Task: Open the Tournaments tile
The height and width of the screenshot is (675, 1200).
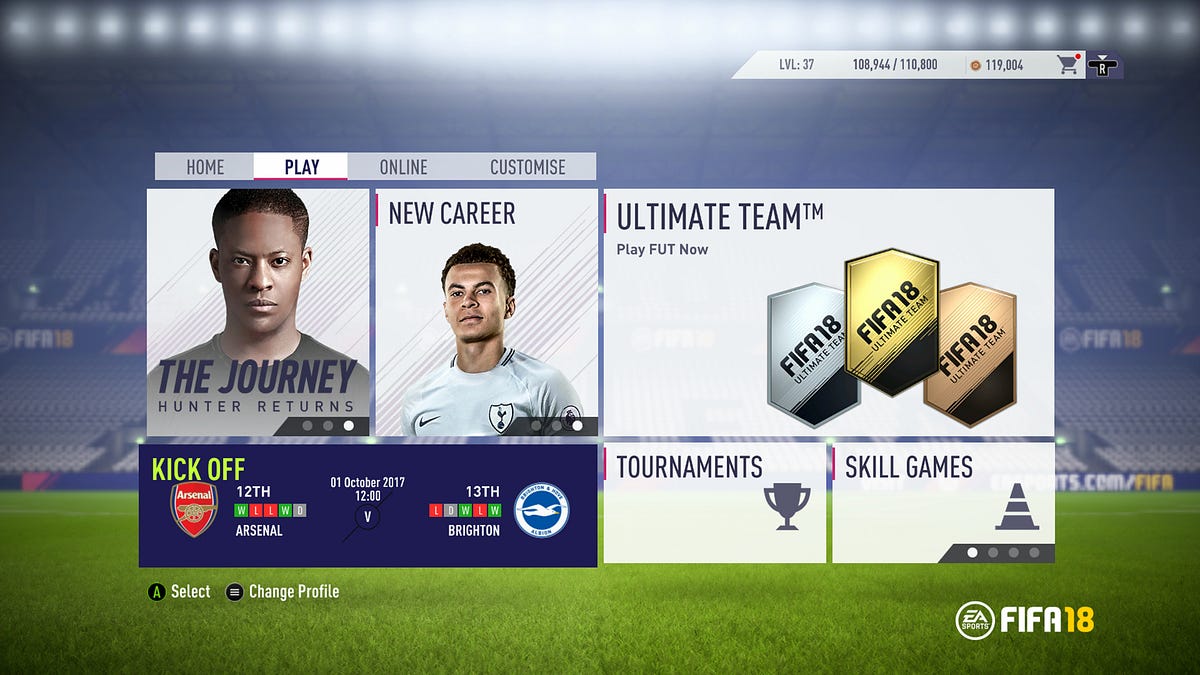Action: click(x=715, y=504)
